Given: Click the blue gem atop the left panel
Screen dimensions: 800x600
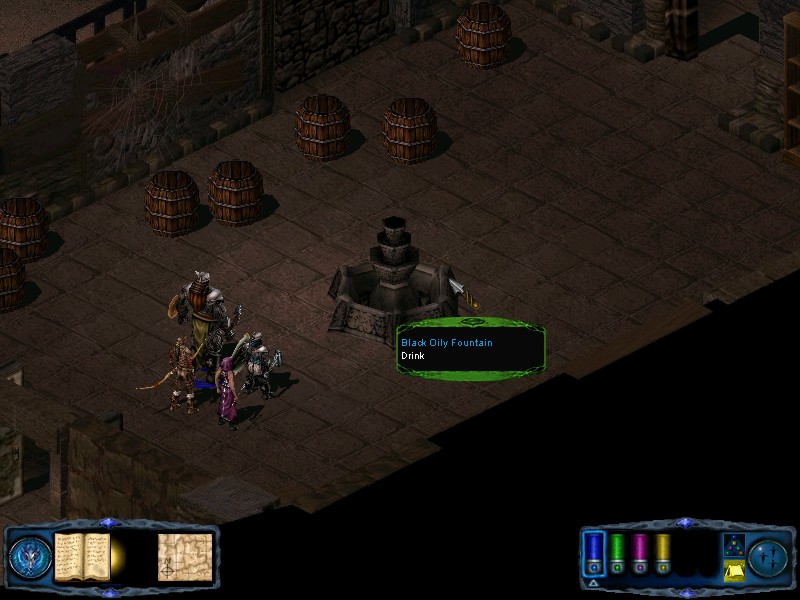Looking at the screenshot, I should pyautogui.click(x=109, y=522).
